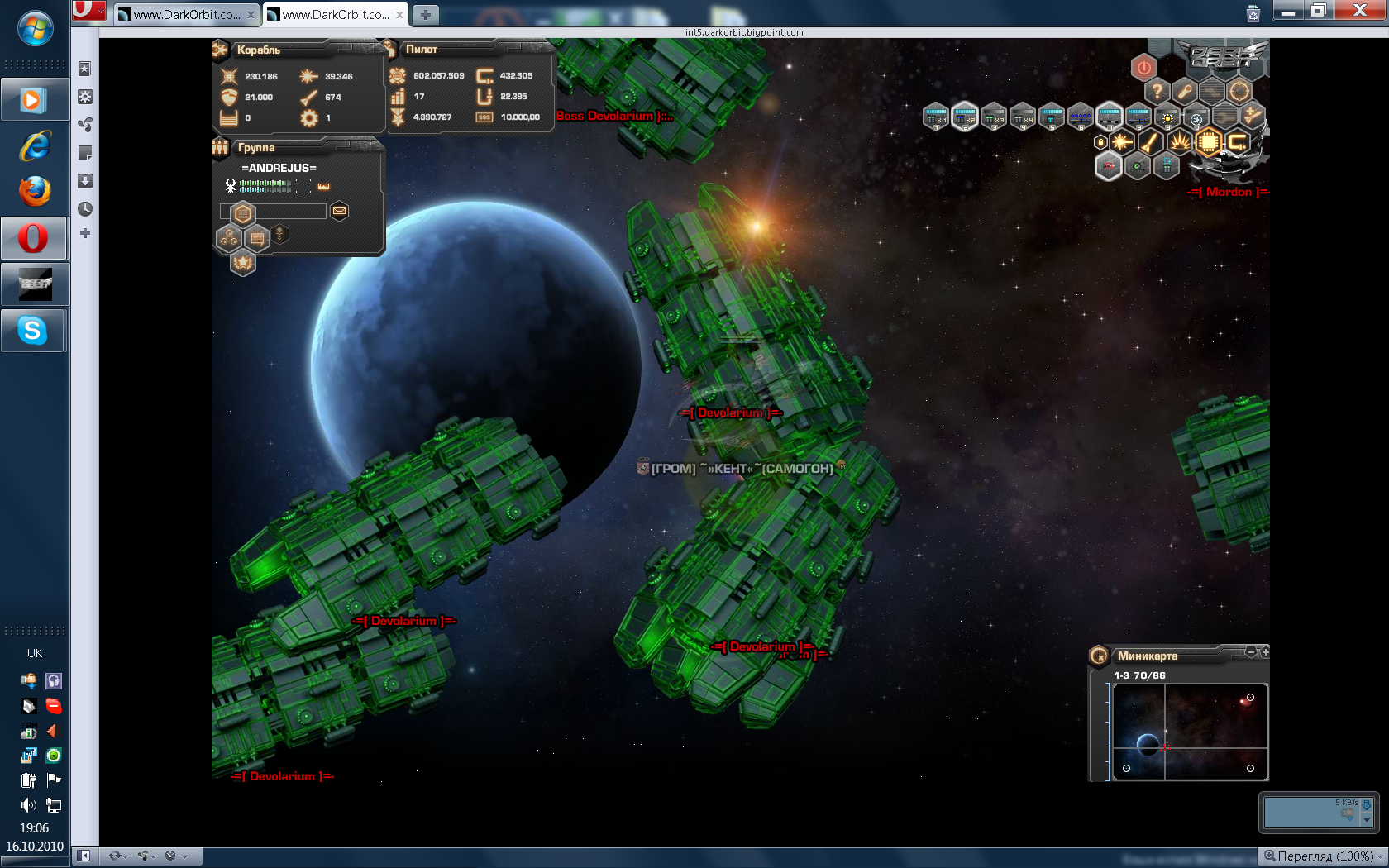Choose the x3 laser ammo slot
The height and width of the screenshot is (868, 1389).
994,117
